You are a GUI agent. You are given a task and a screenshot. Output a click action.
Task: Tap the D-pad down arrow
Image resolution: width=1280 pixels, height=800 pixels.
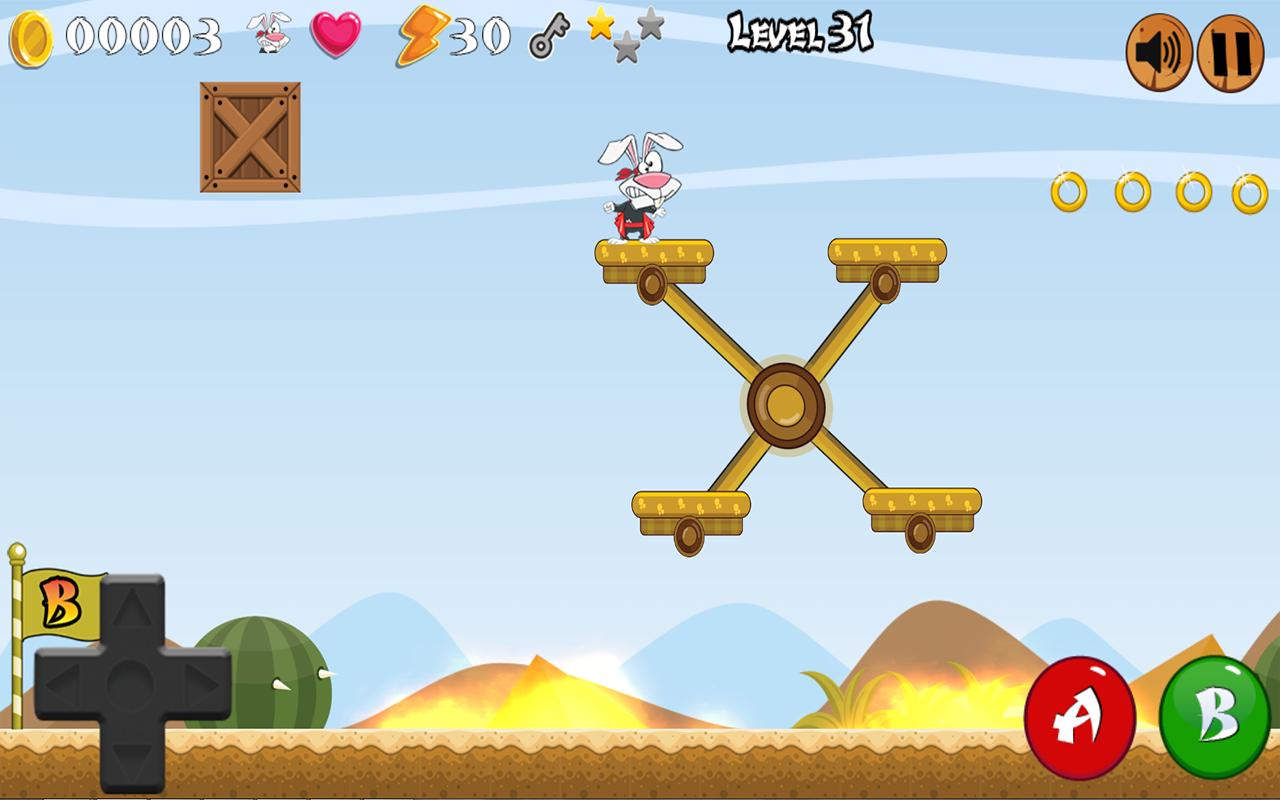coord(132,759)
